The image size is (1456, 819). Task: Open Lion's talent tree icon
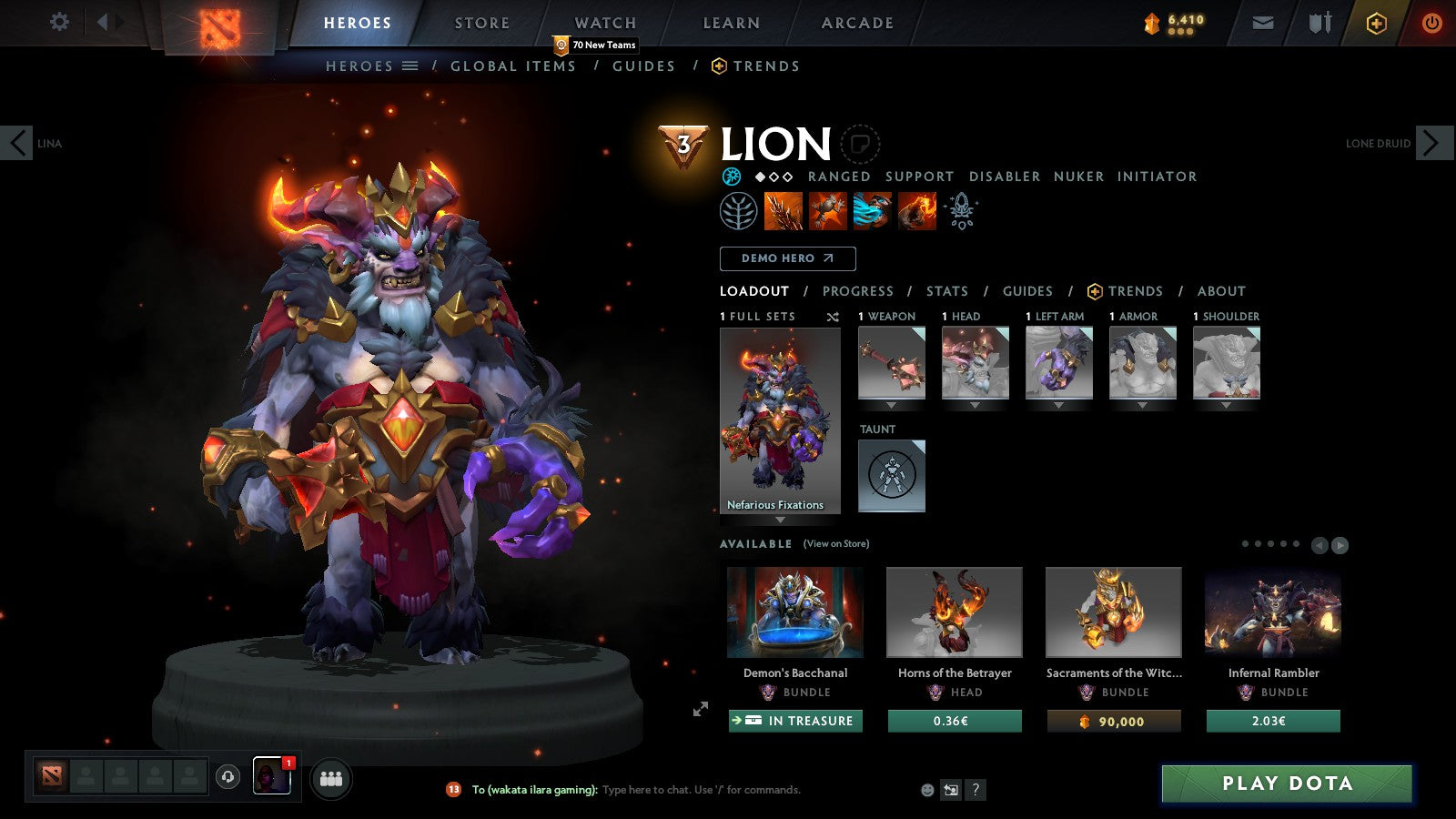738,210
